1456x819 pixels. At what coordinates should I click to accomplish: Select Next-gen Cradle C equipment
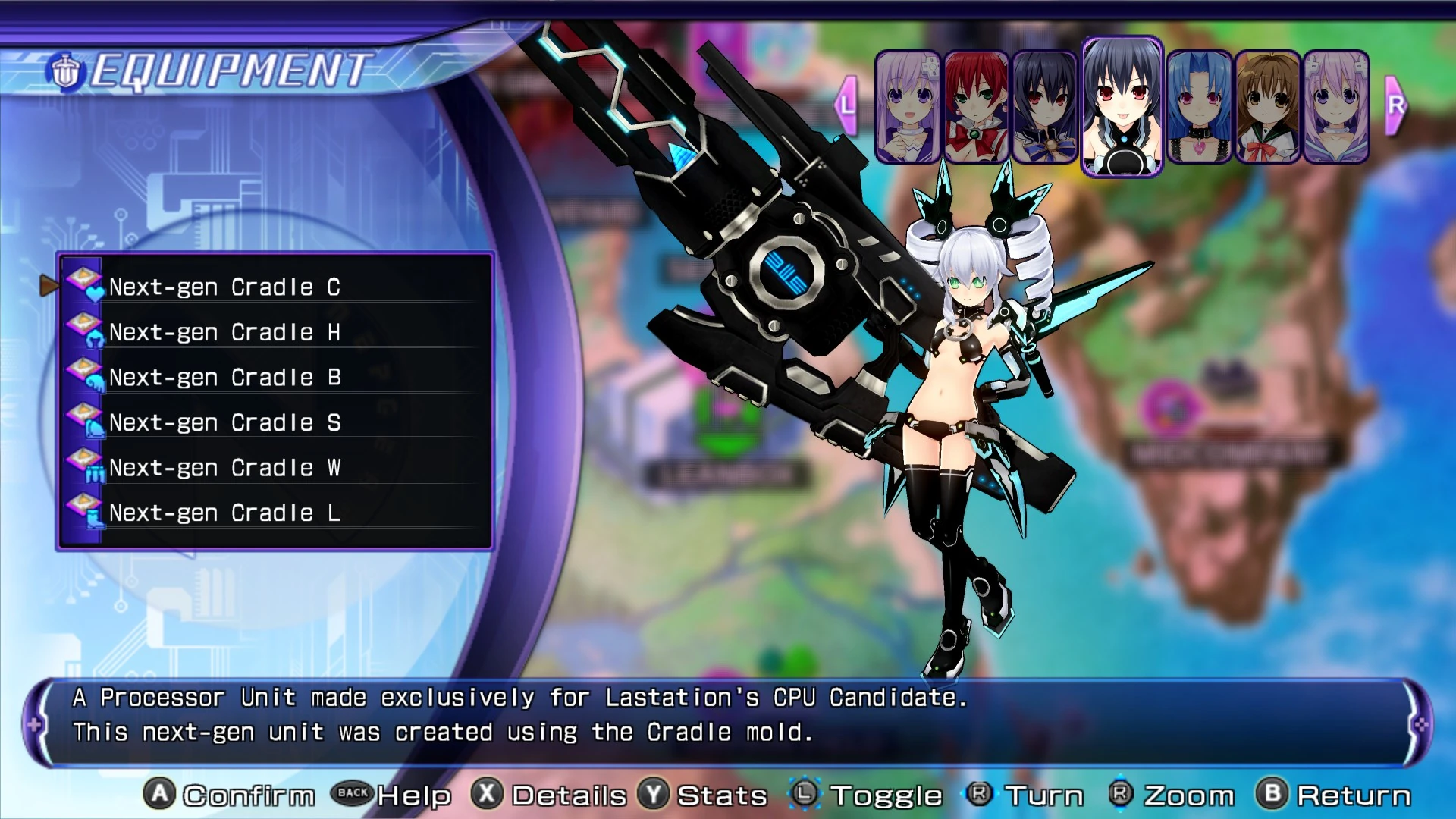coord(224,287)
